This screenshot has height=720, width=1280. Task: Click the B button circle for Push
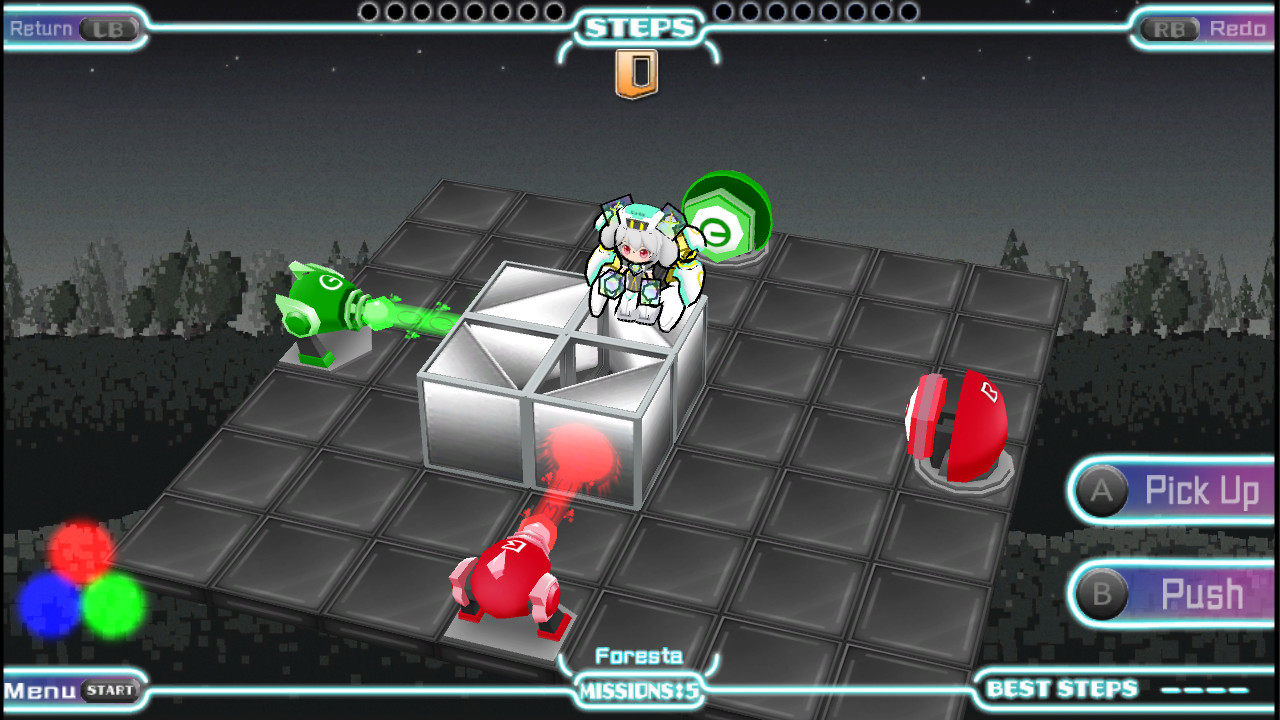click(1101, 593)
